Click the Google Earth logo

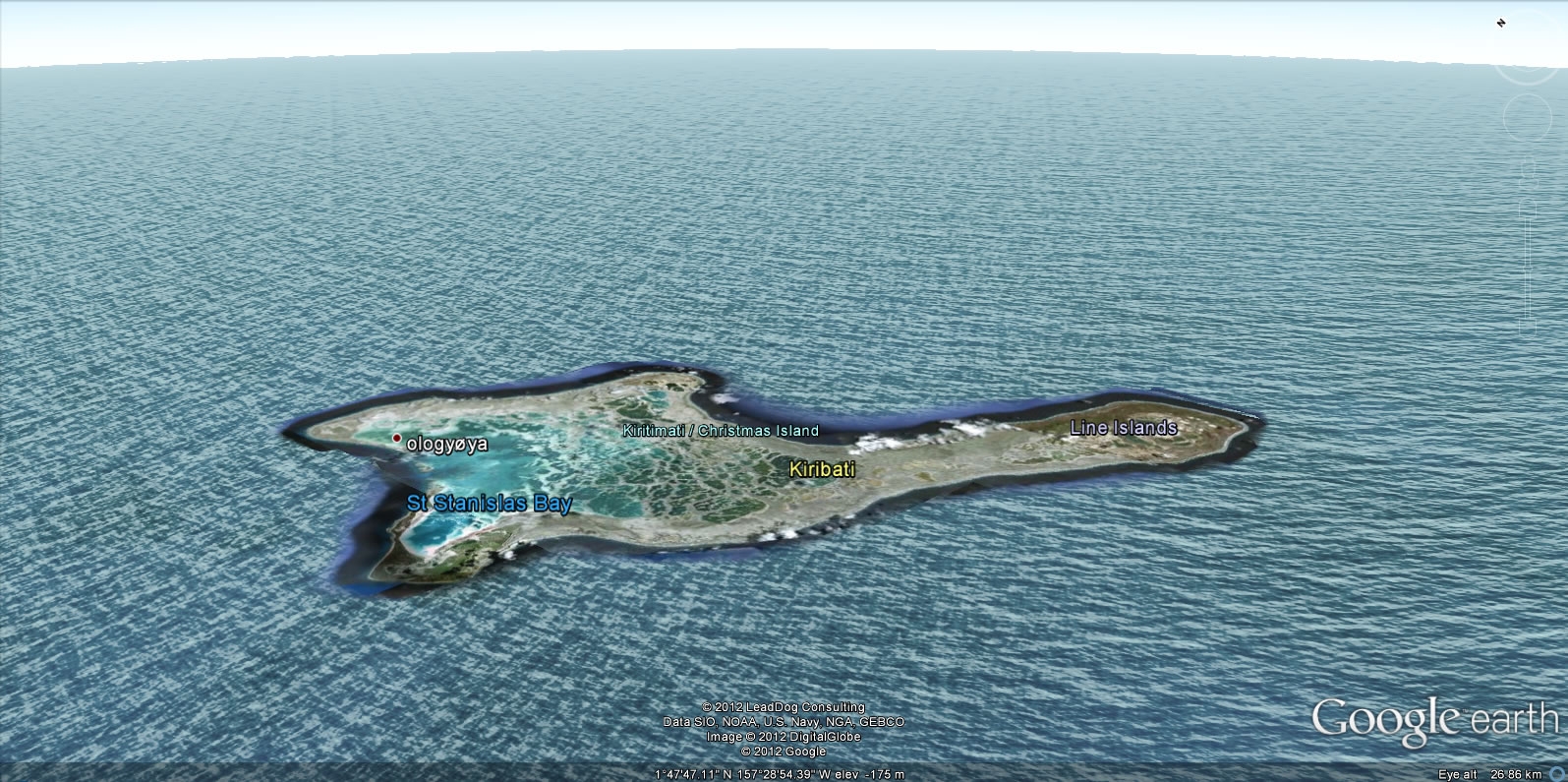tap(1434, 721)
